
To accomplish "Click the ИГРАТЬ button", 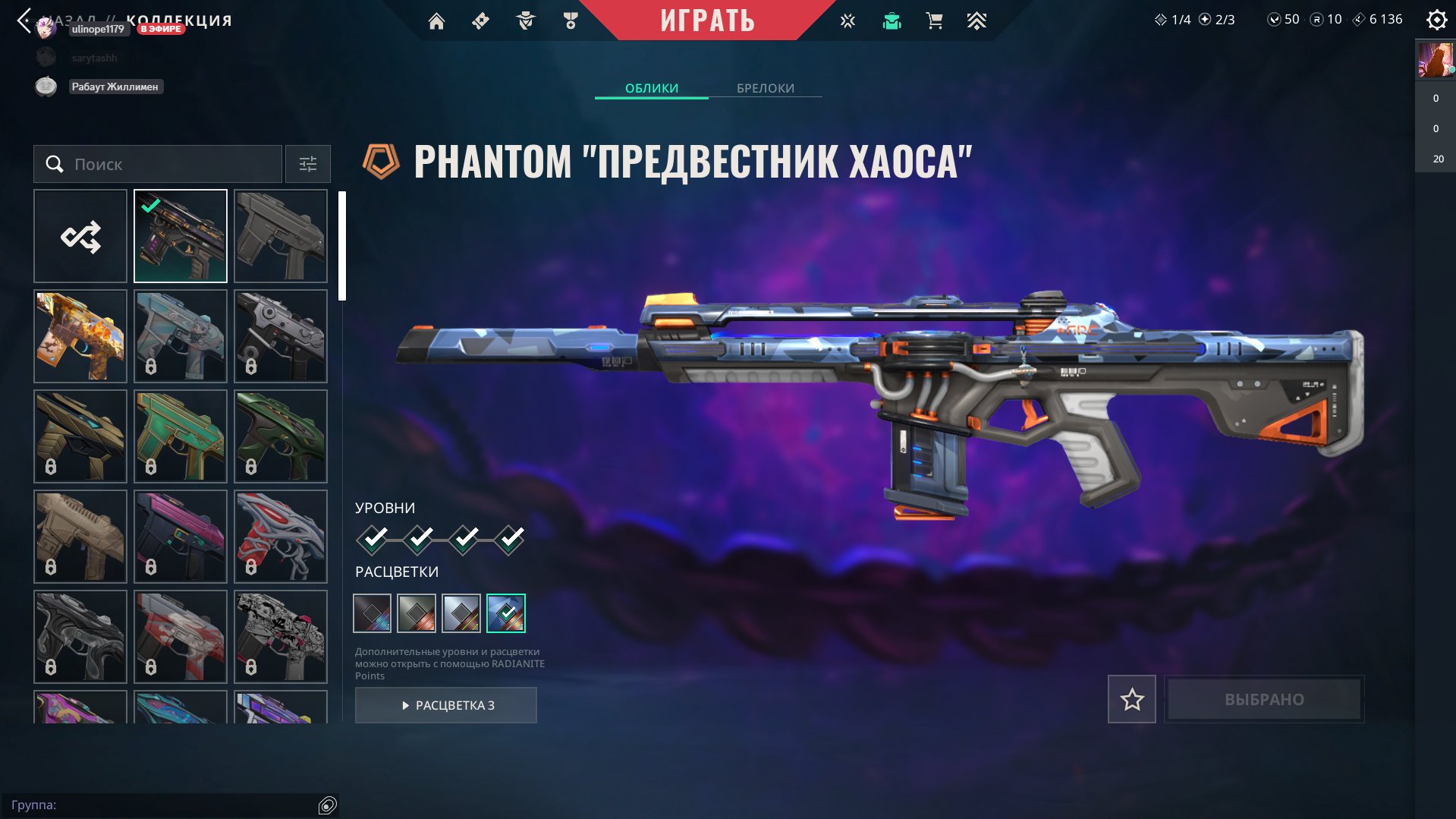I will click(x=707, y=20).
